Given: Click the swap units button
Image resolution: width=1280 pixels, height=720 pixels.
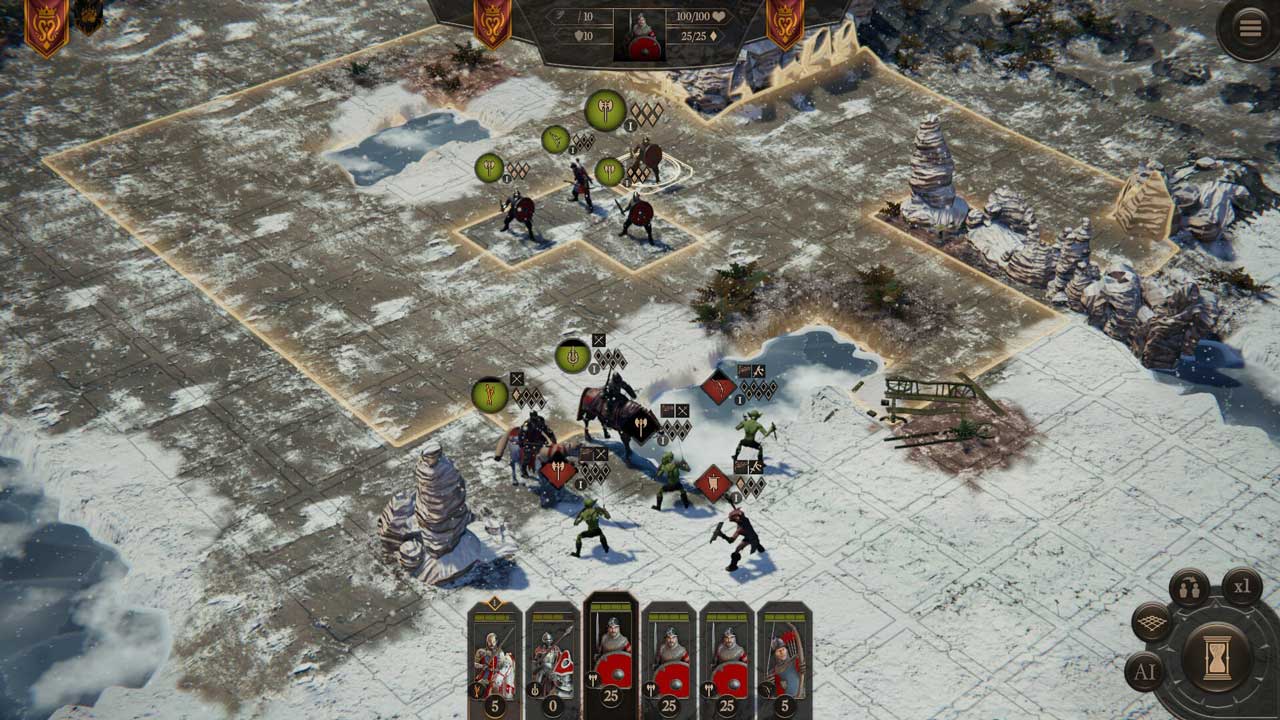Looking at the screenshot, I should point(1189,589).
